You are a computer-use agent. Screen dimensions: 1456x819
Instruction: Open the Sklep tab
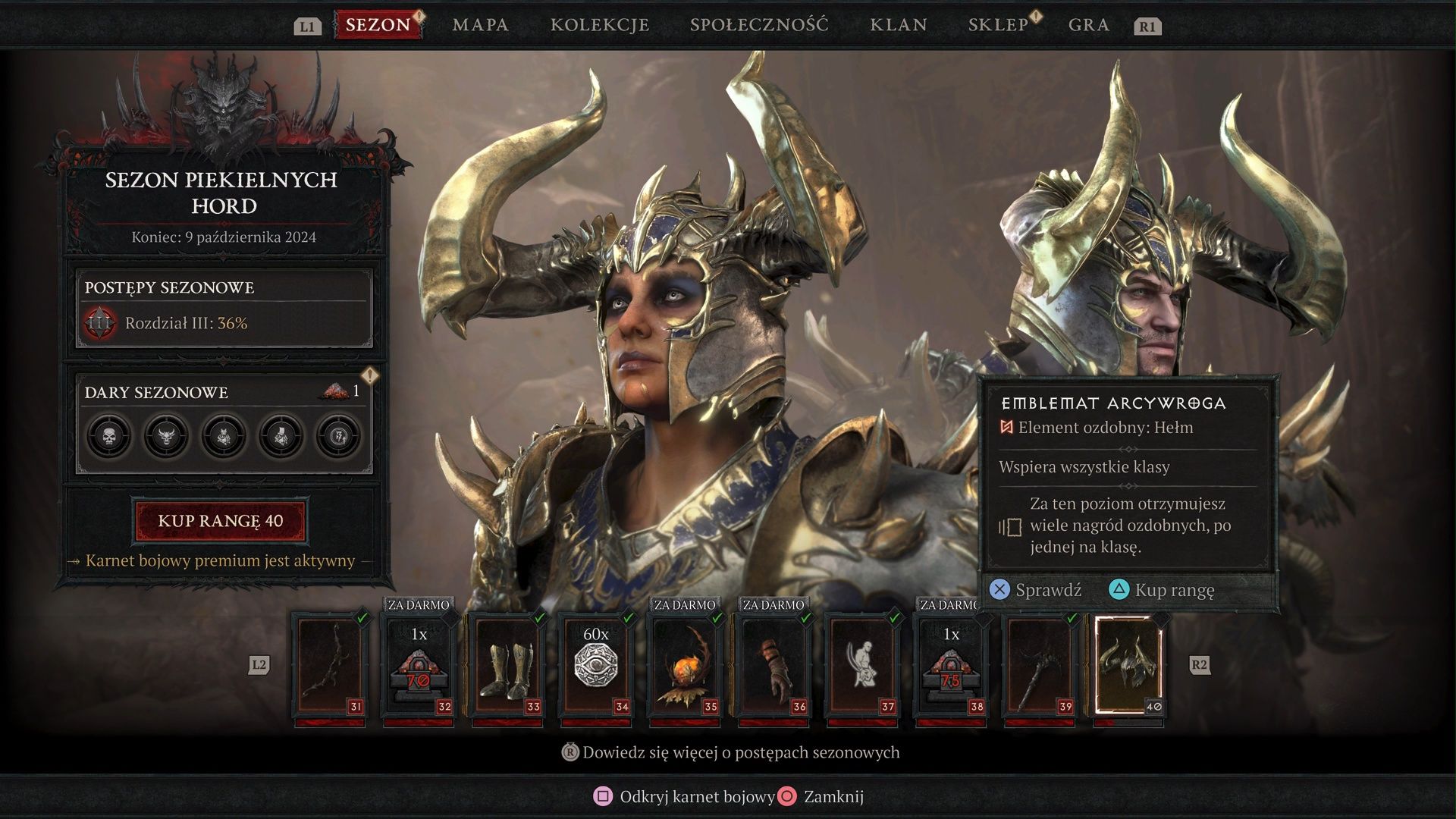coord(998,25)
